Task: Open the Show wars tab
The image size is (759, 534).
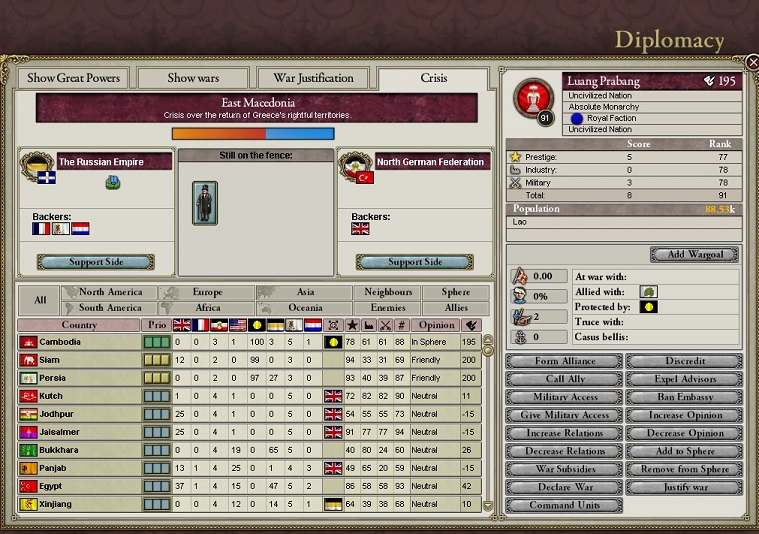Action: [x=194, y=78]
